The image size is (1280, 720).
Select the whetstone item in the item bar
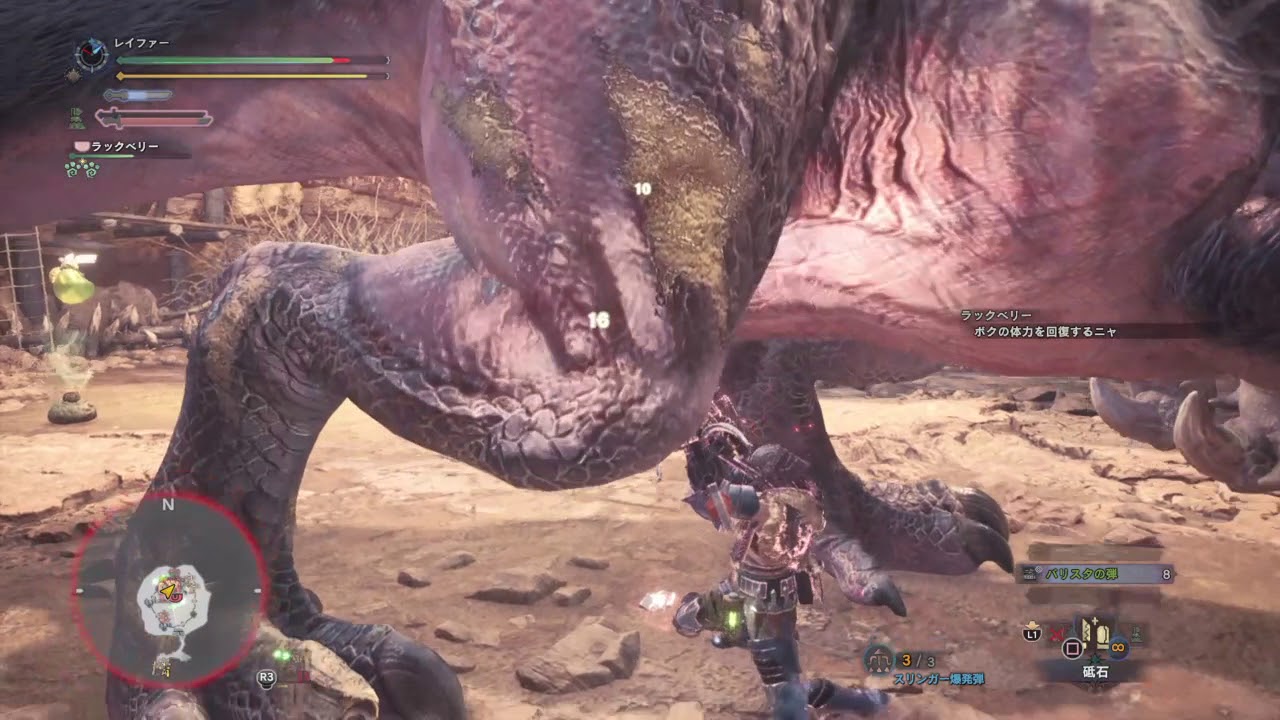(1096, 634)
